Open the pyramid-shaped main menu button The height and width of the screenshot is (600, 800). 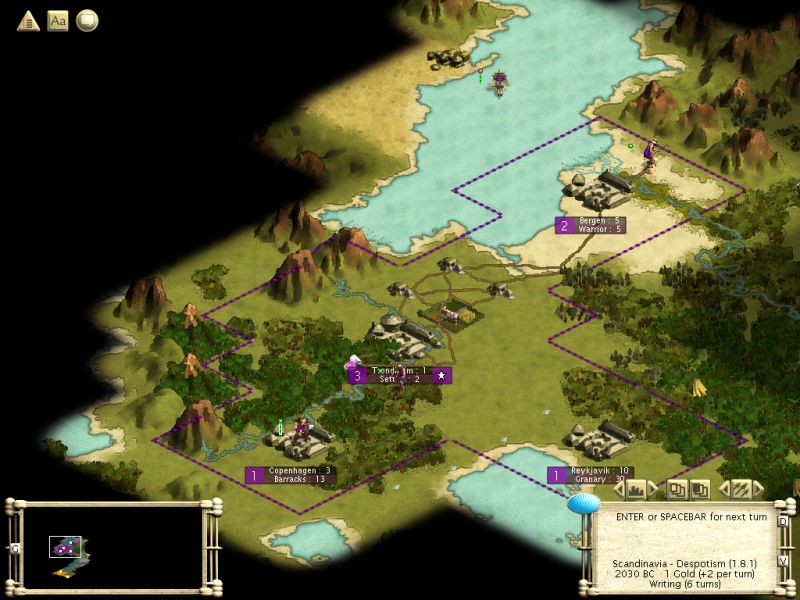coord(27,20)
